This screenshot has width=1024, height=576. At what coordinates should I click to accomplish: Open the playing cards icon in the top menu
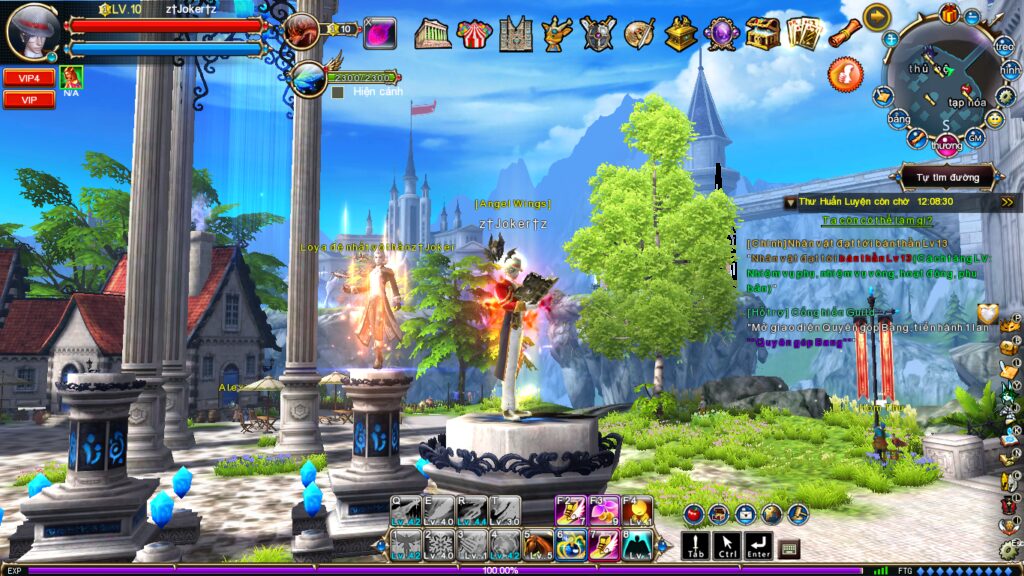(x=802, y=34)
